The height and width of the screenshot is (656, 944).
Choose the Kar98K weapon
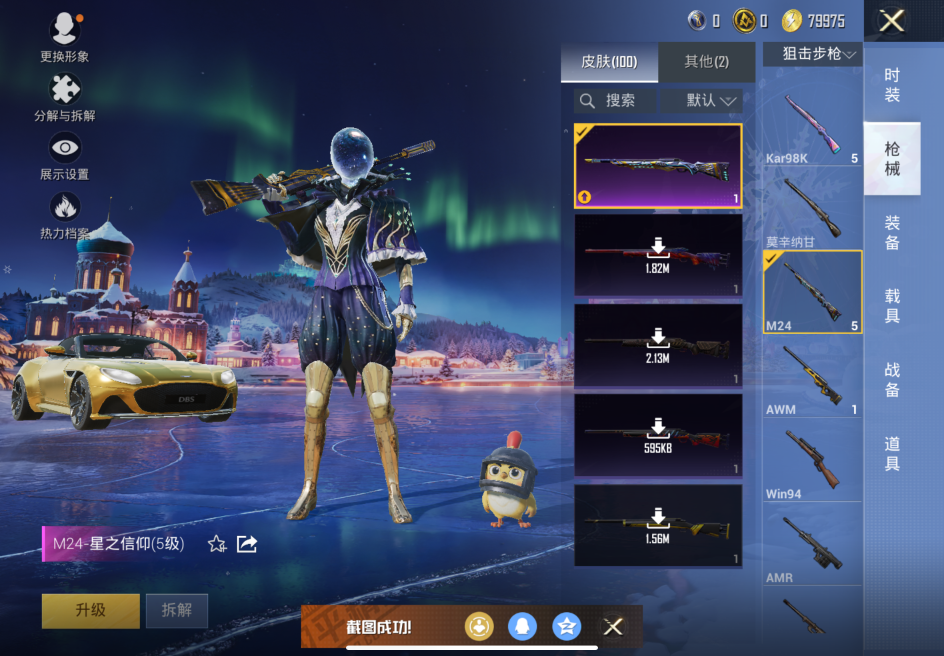pos(812,128)
